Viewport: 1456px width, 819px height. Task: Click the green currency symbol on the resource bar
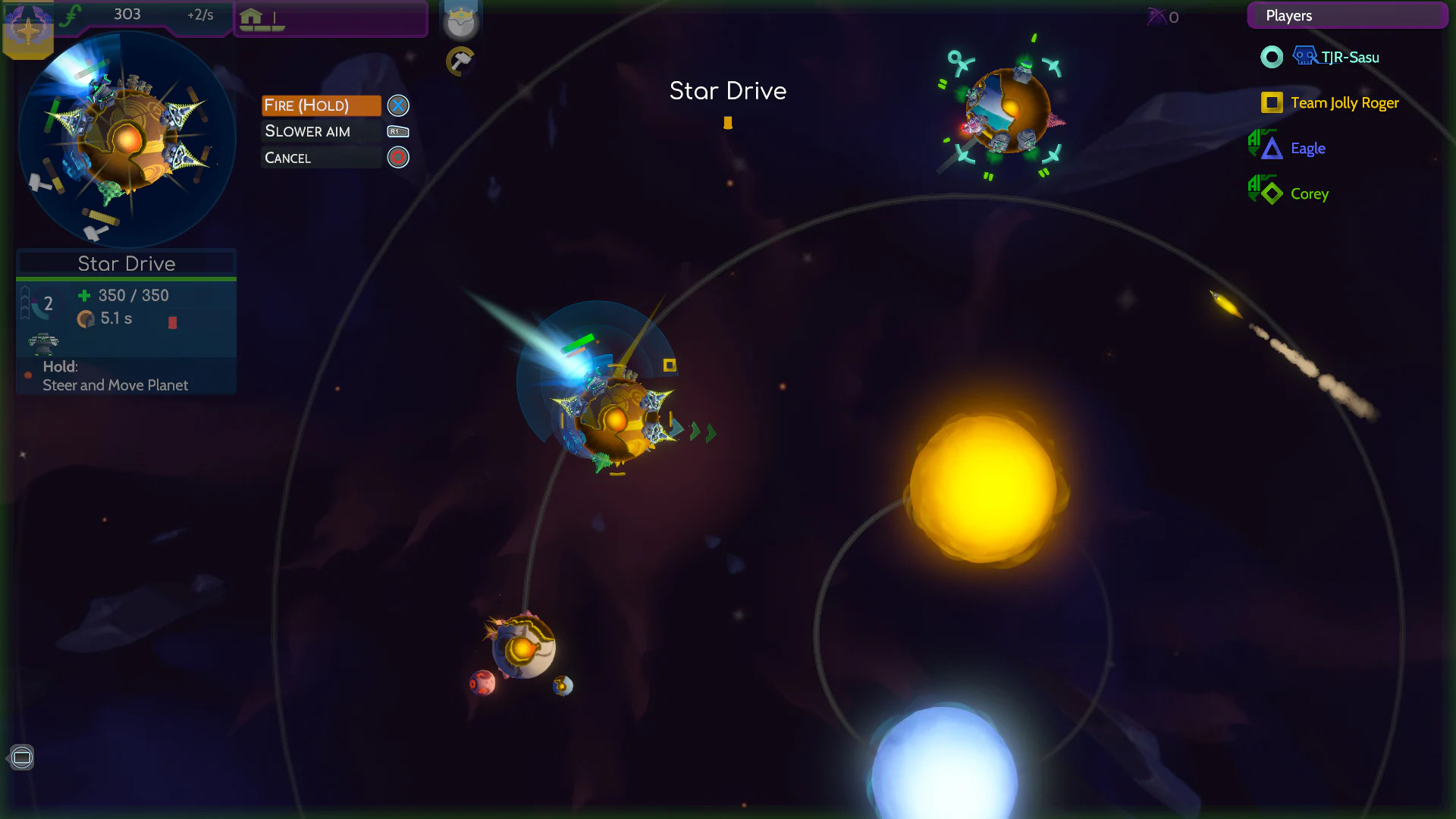pos(72,13)
